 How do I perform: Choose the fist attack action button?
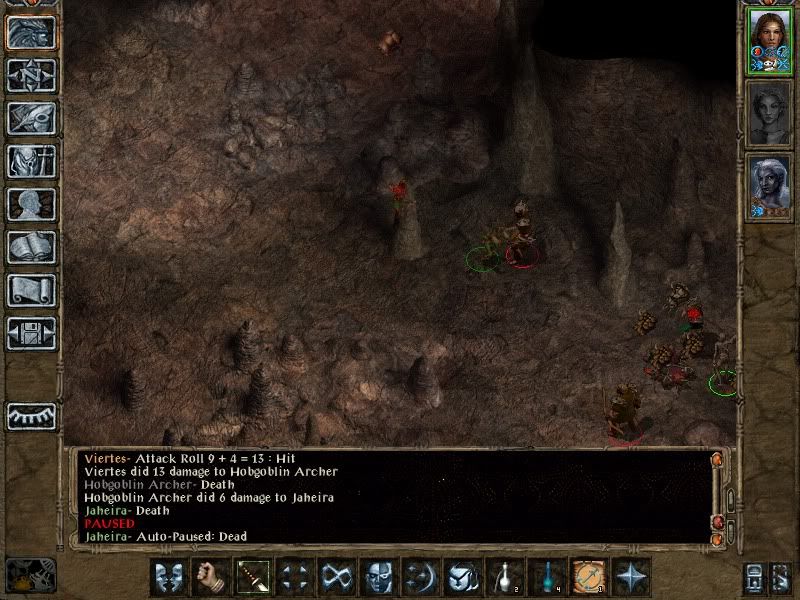208,577
